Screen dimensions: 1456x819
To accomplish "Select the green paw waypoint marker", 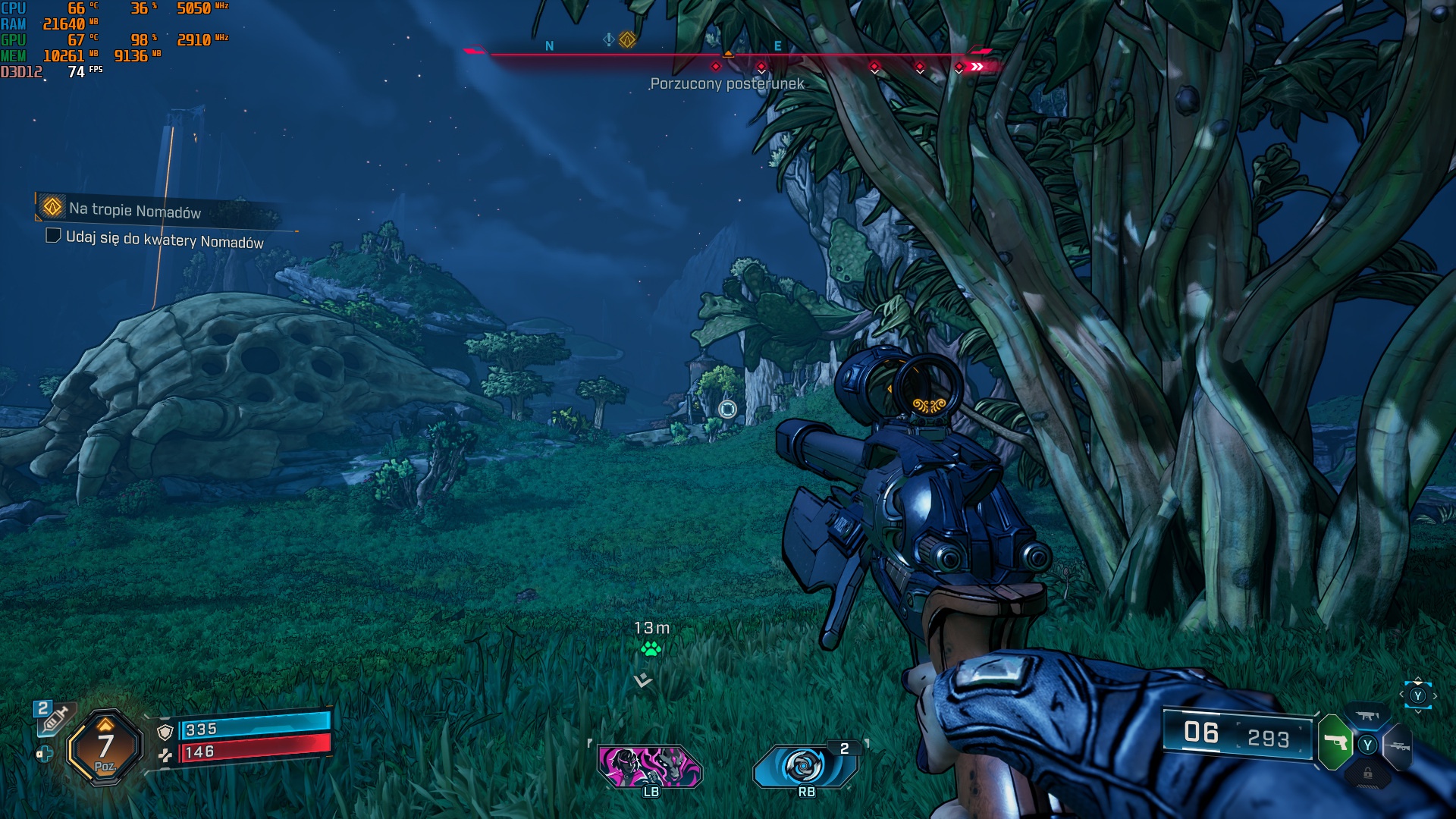I will coord(651,648).
